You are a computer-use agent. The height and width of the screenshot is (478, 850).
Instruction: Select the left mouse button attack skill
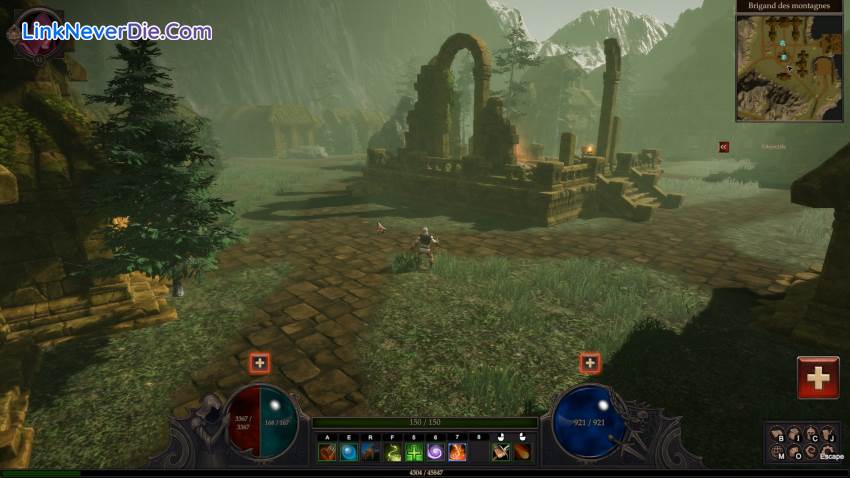pyautogui.click(x=501, y=453)
